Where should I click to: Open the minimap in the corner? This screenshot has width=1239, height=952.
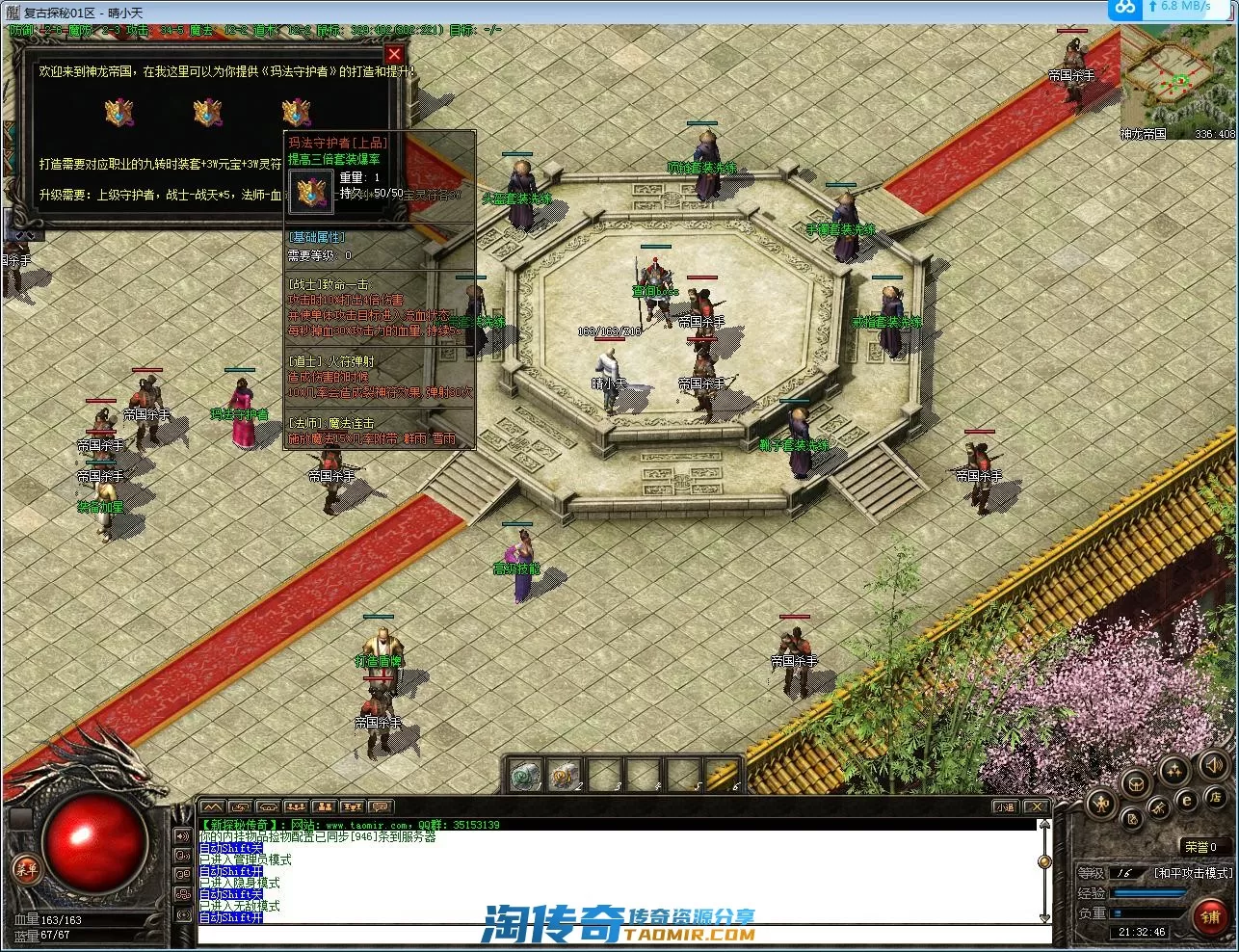click(x=1177, y=81)
